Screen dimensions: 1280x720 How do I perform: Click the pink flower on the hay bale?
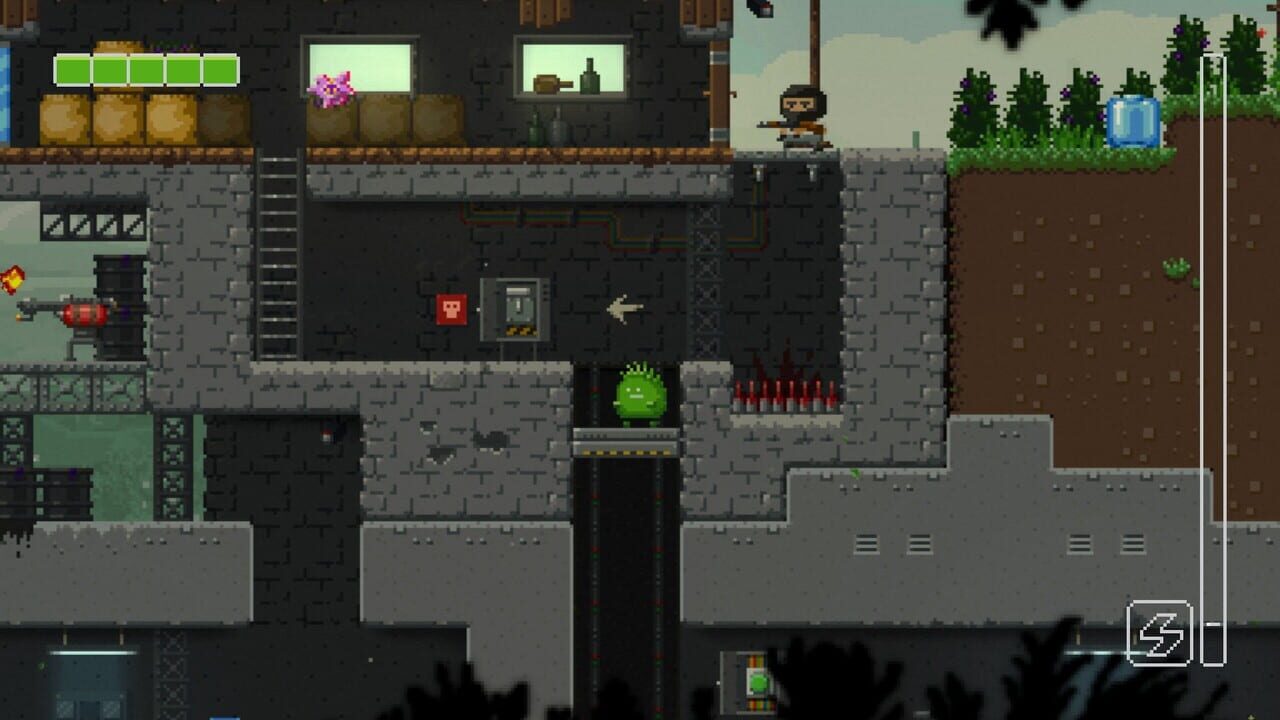(x=333, y=88)
